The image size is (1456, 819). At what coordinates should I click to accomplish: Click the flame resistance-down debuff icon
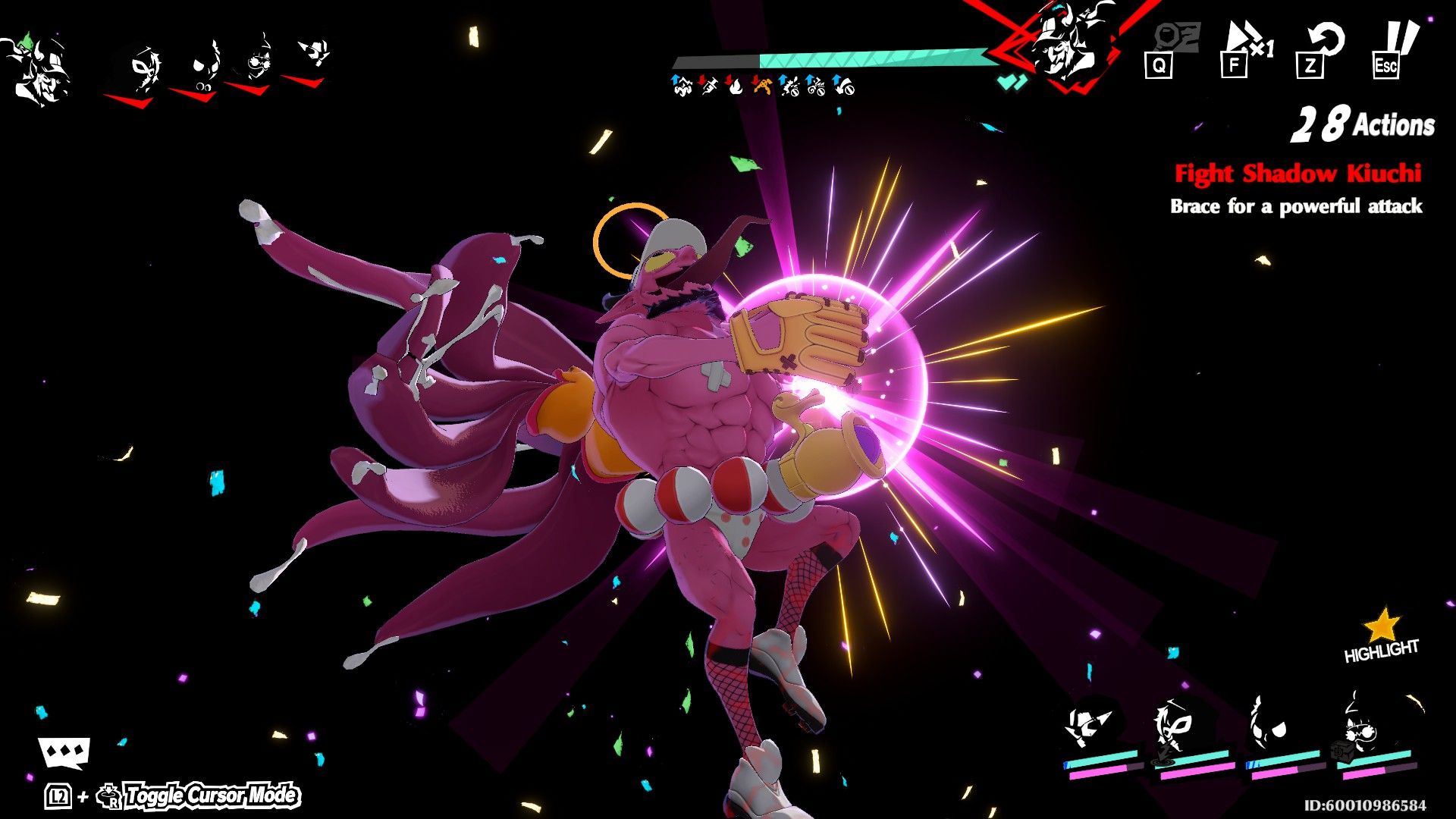coord(734,86)
